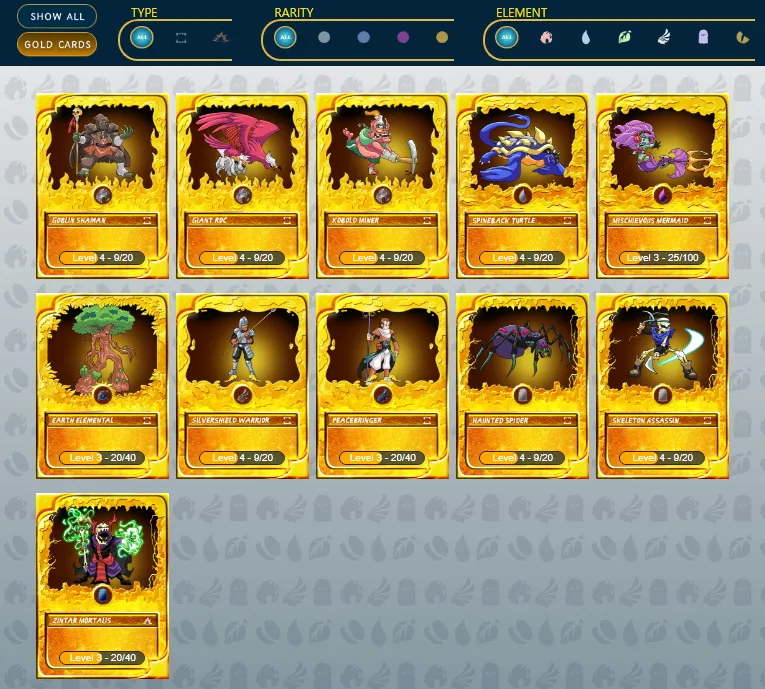Filter by the purple tombstone element
Screen dimensions: 765x689
[703, 38]
